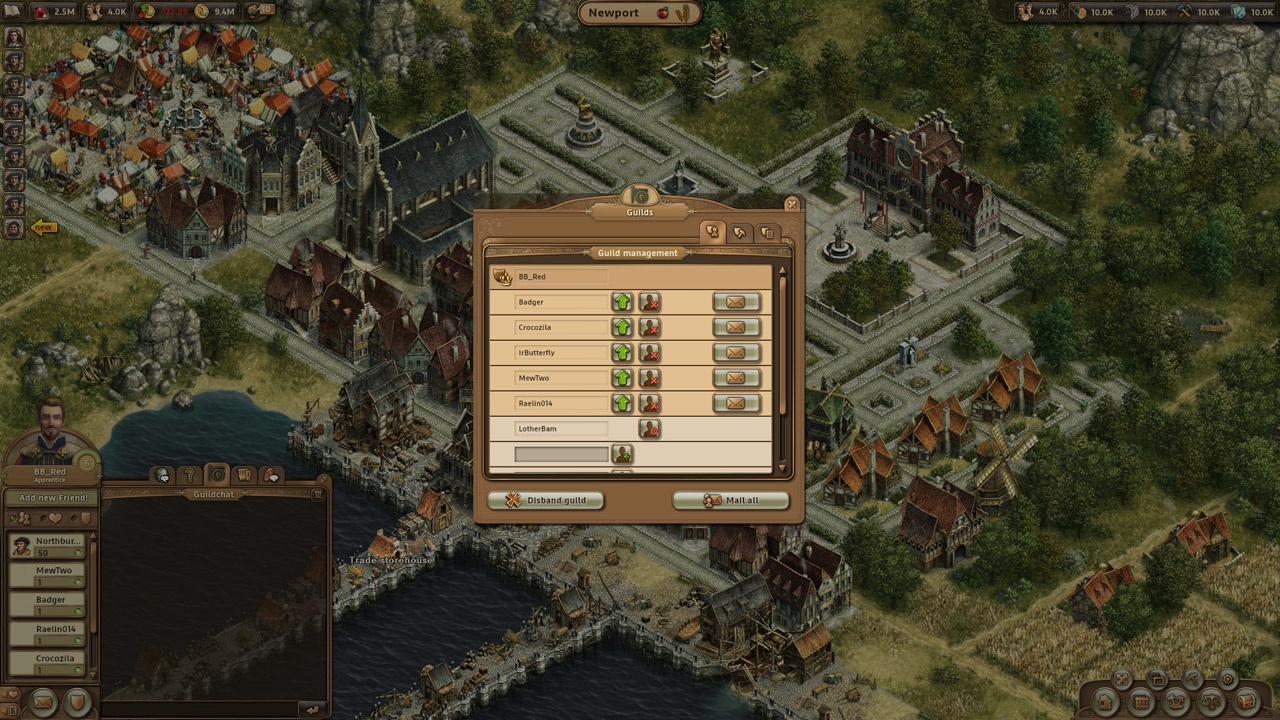The width and height of the screenshot is (1280, 720).
Task: Select Northbur... in the friends list
Action: point(47,546)
